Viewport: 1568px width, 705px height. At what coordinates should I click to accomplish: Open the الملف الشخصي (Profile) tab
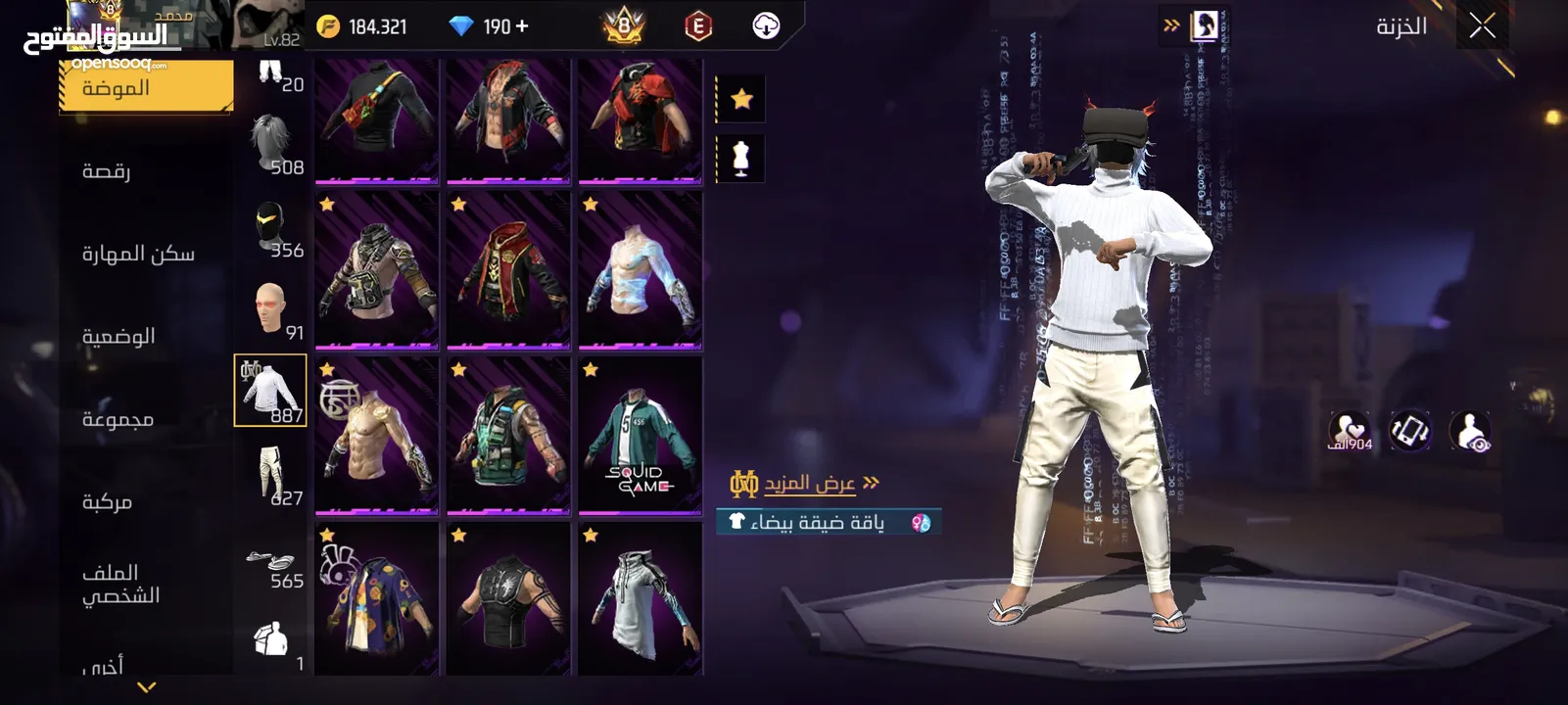pyautogui.click(x=120, y=584)
